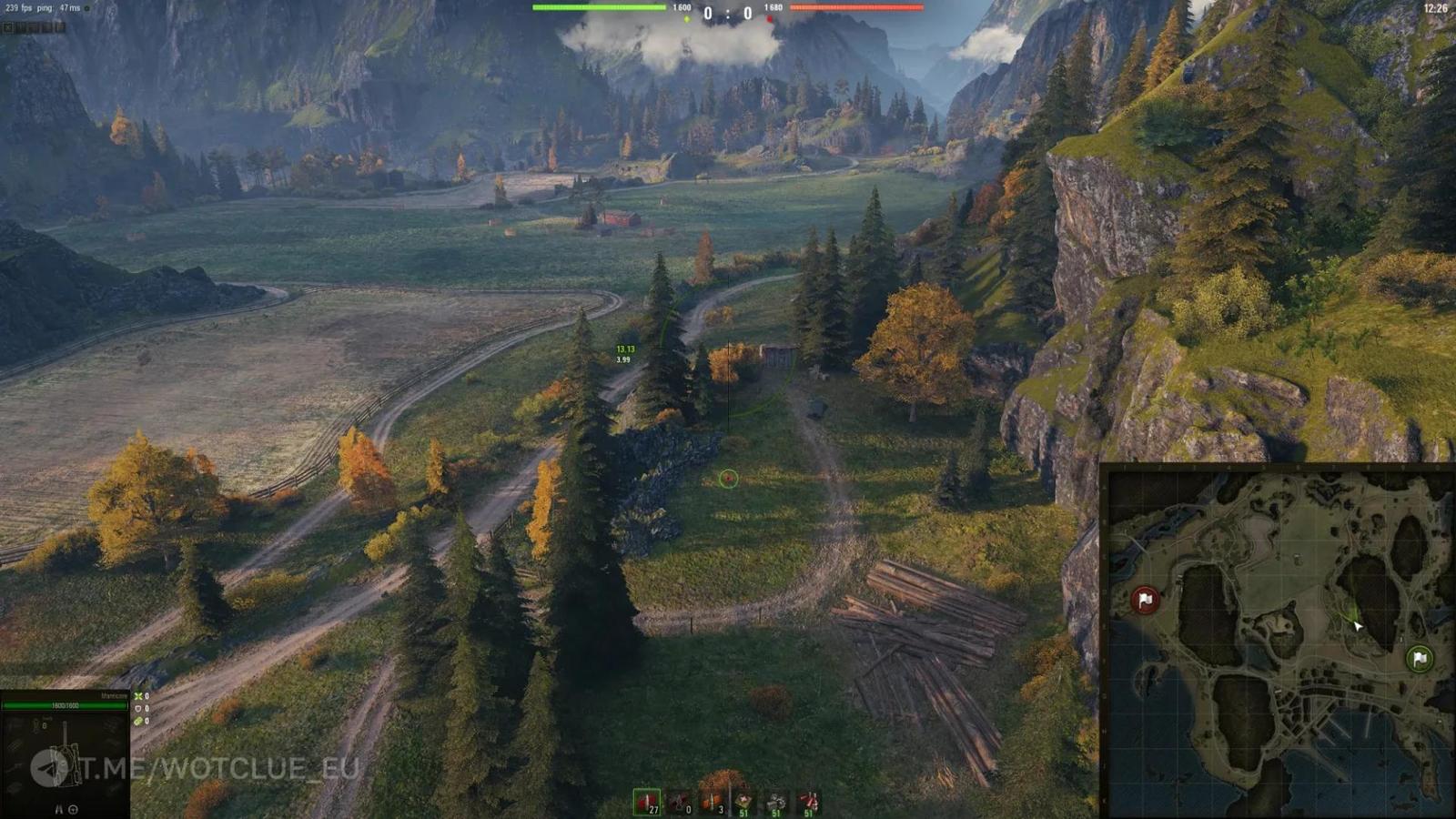Click the crew member icon in the damage panel
Viewport: 1456px width, 819px height.
36,724
